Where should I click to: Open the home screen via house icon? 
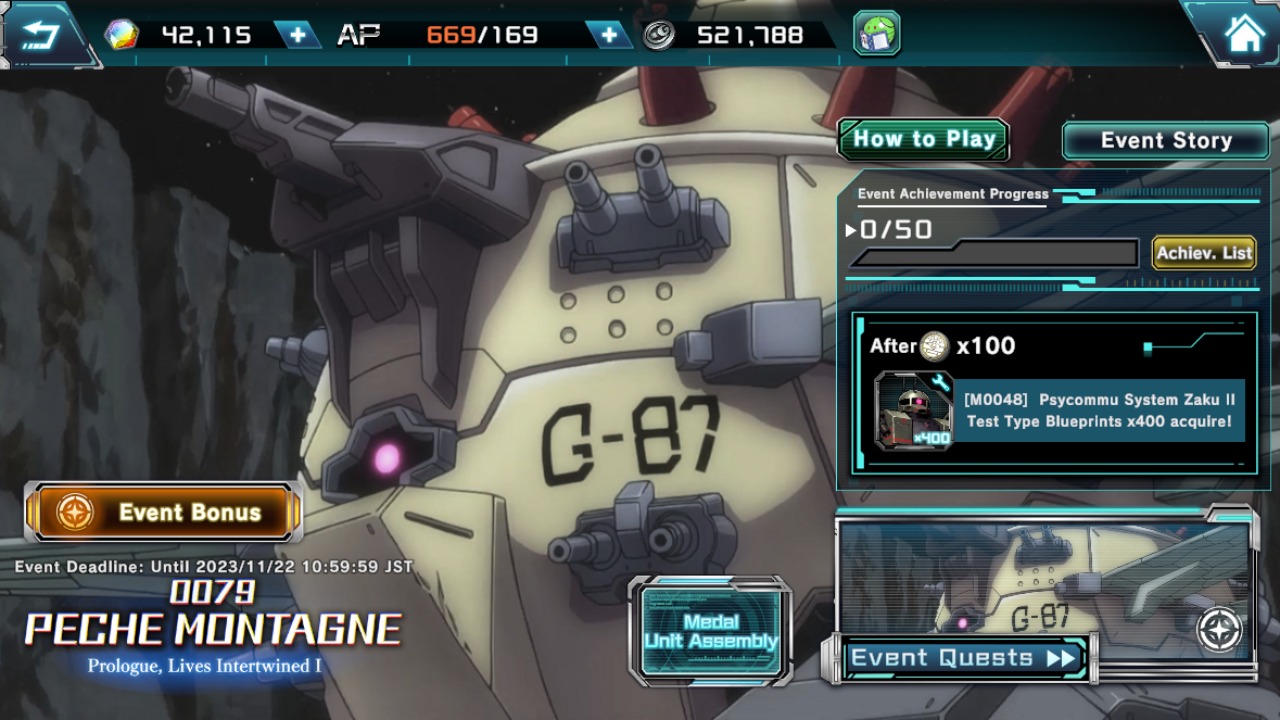point(1243,35)
